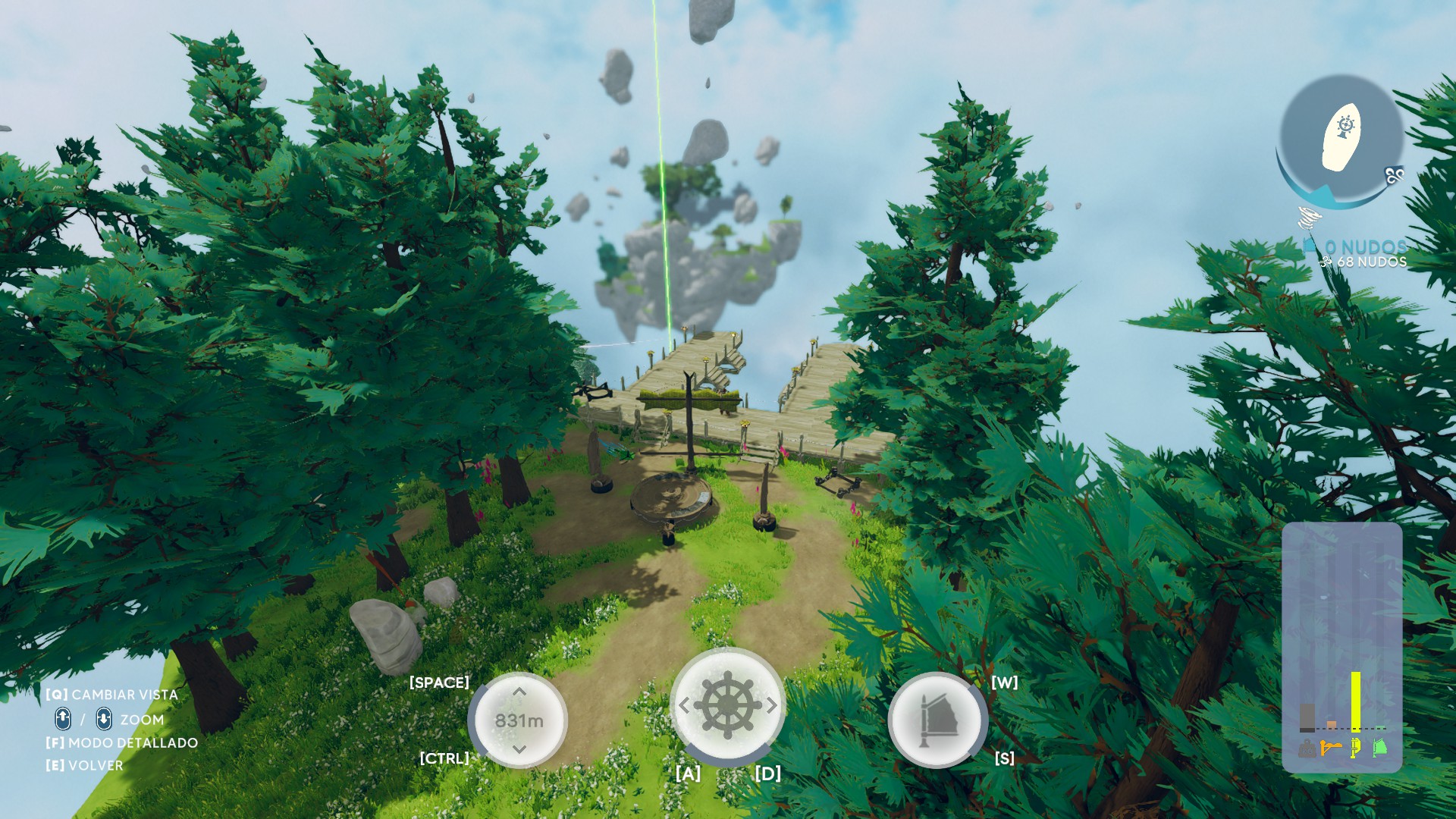The height and width of the screenshot is (819, 1456).
Task: Click the ship's wheel steering dial
Action: click(727, 705)
